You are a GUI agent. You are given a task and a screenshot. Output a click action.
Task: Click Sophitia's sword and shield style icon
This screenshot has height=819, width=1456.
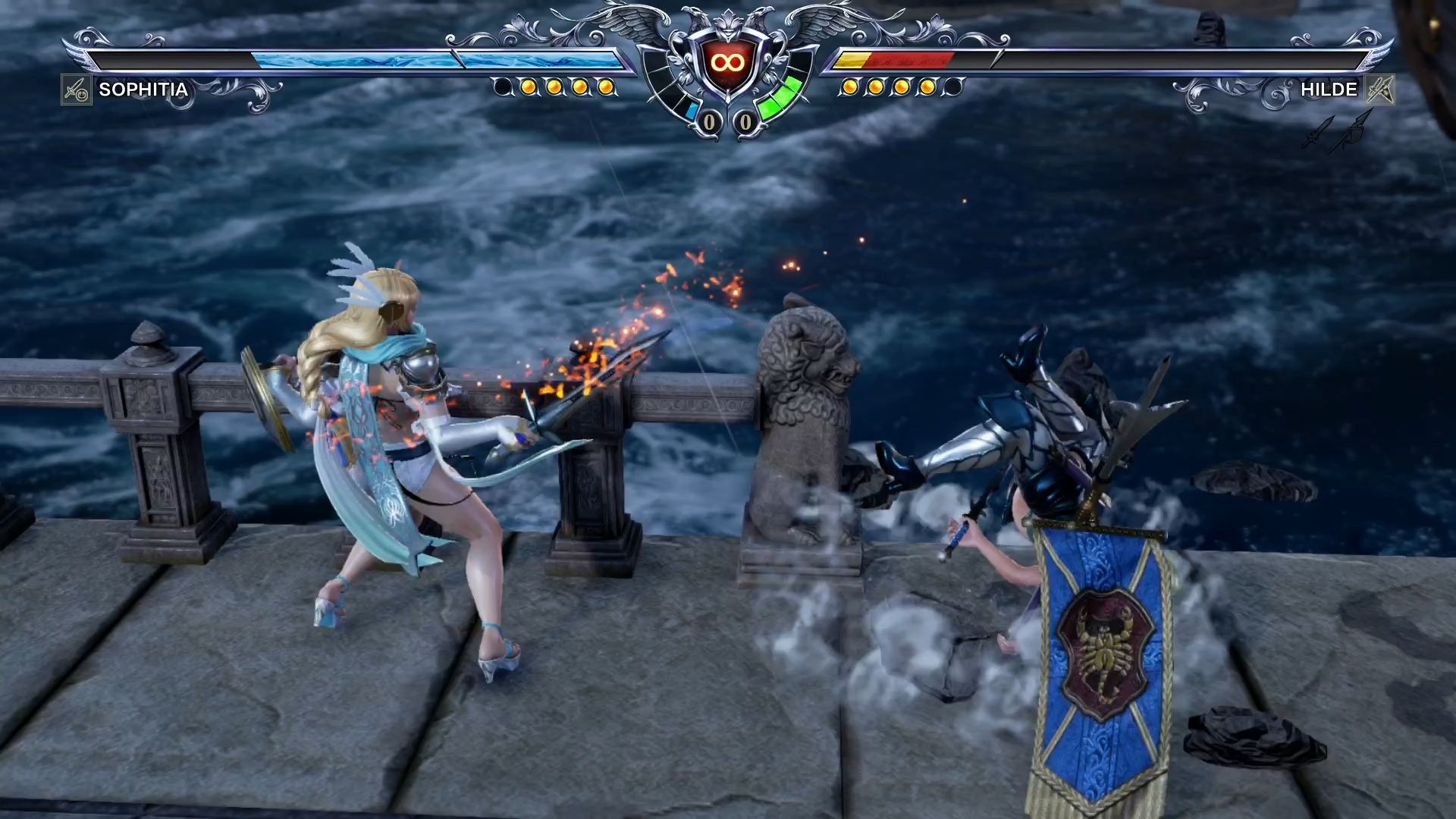click(x=77, y=90)
